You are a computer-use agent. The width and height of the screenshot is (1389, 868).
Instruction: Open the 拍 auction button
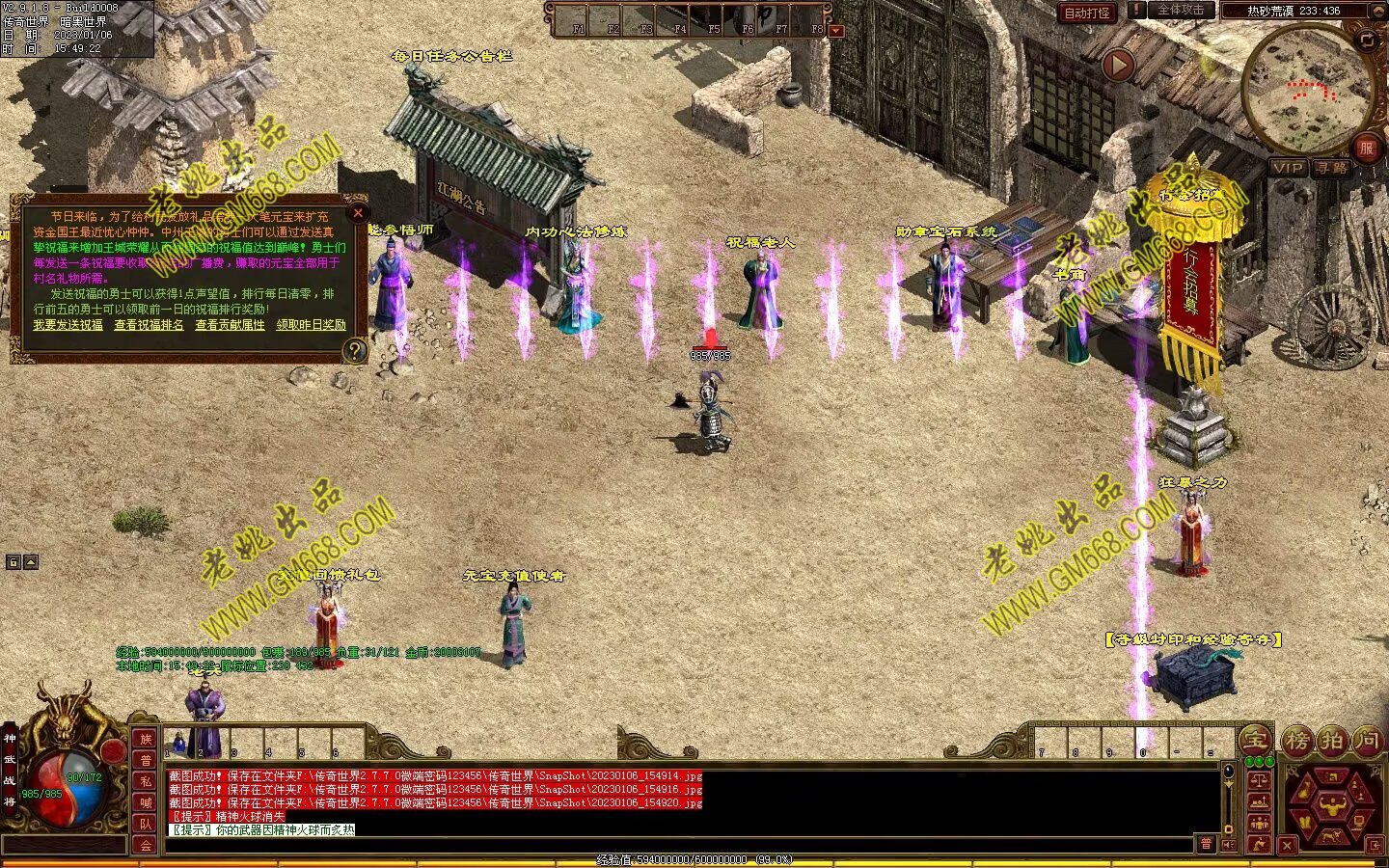1332,741
